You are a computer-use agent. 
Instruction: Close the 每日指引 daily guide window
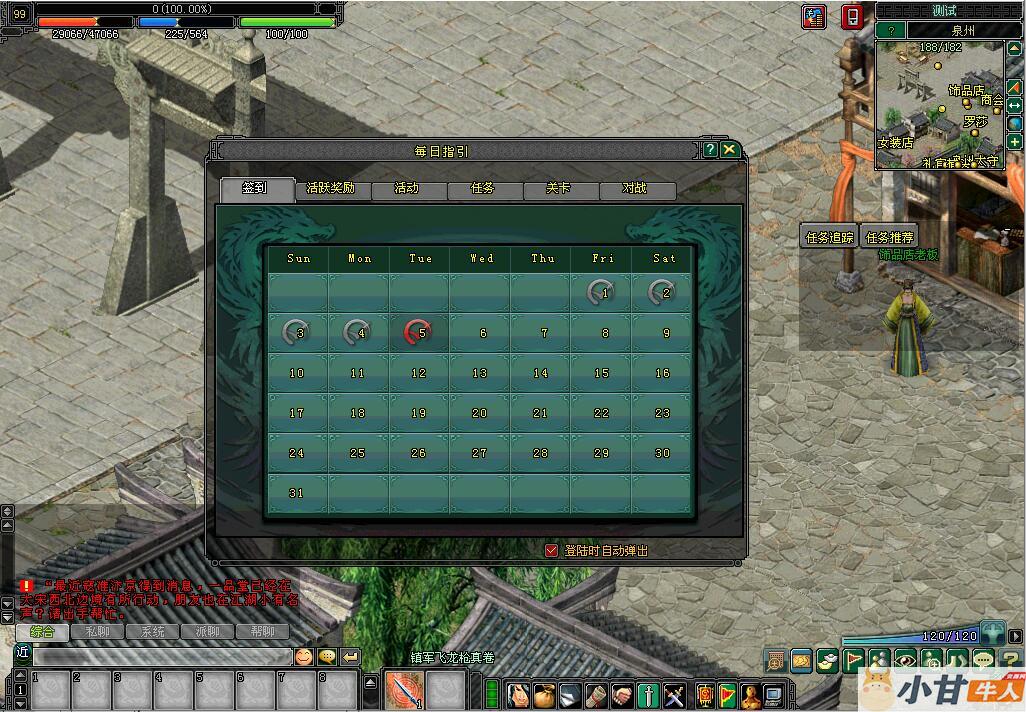tap(730, 150)
